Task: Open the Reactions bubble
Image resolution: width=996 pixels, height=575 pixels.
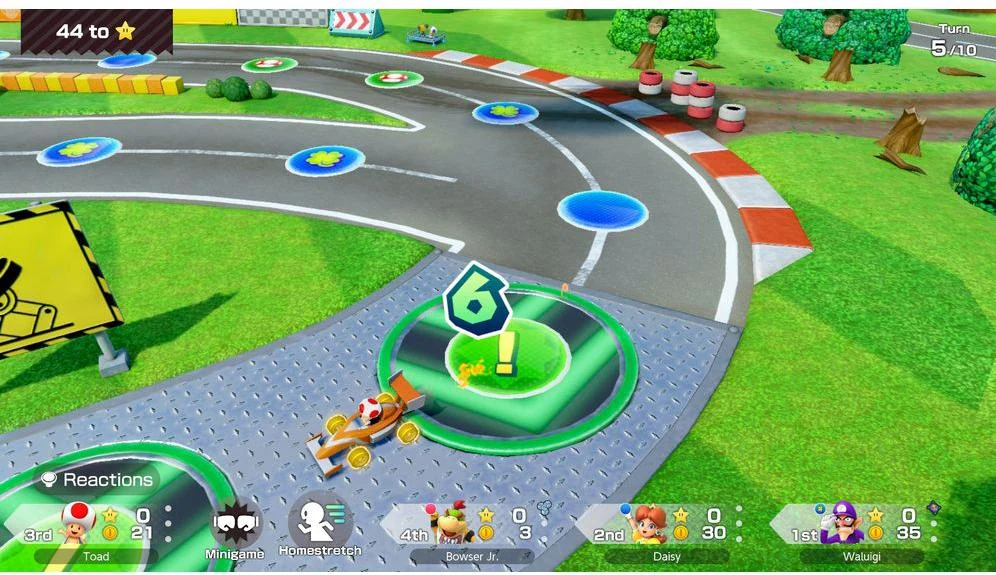Action: 96,480
